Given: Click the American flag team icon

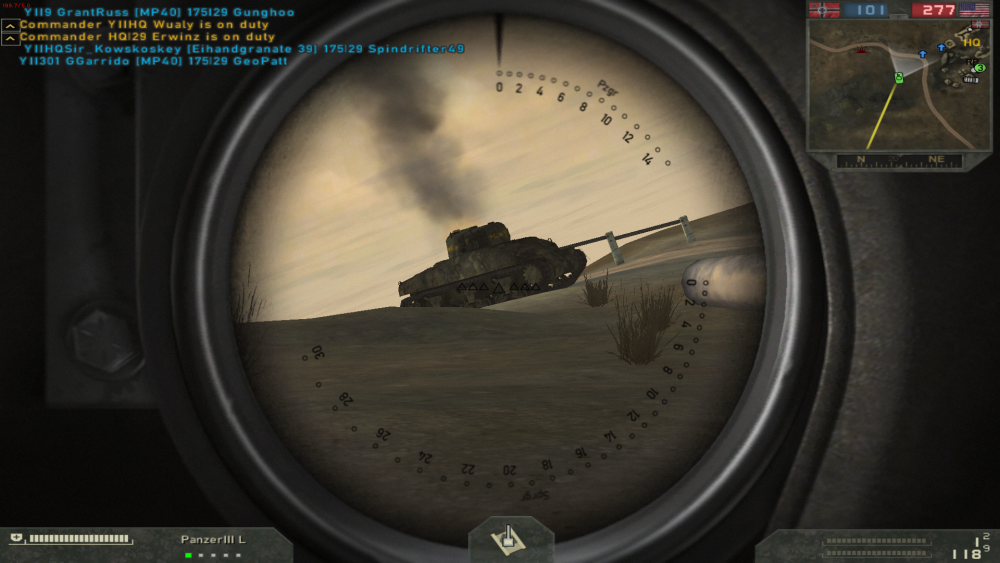Looking at the screenshot, I should coord(974,10).
